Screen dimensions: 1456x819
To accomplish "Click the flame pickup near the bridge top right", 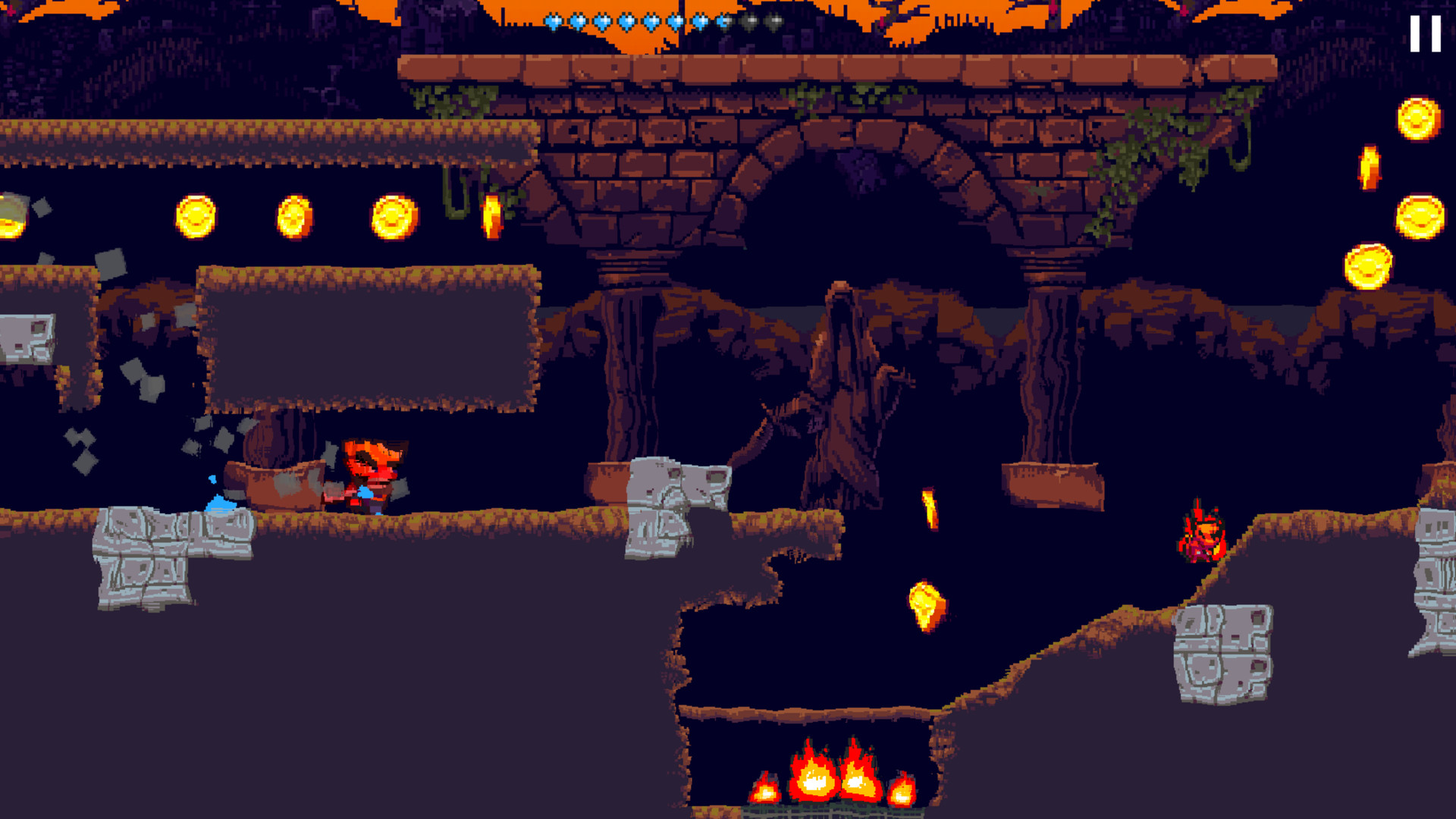I will coord(1369,170).
